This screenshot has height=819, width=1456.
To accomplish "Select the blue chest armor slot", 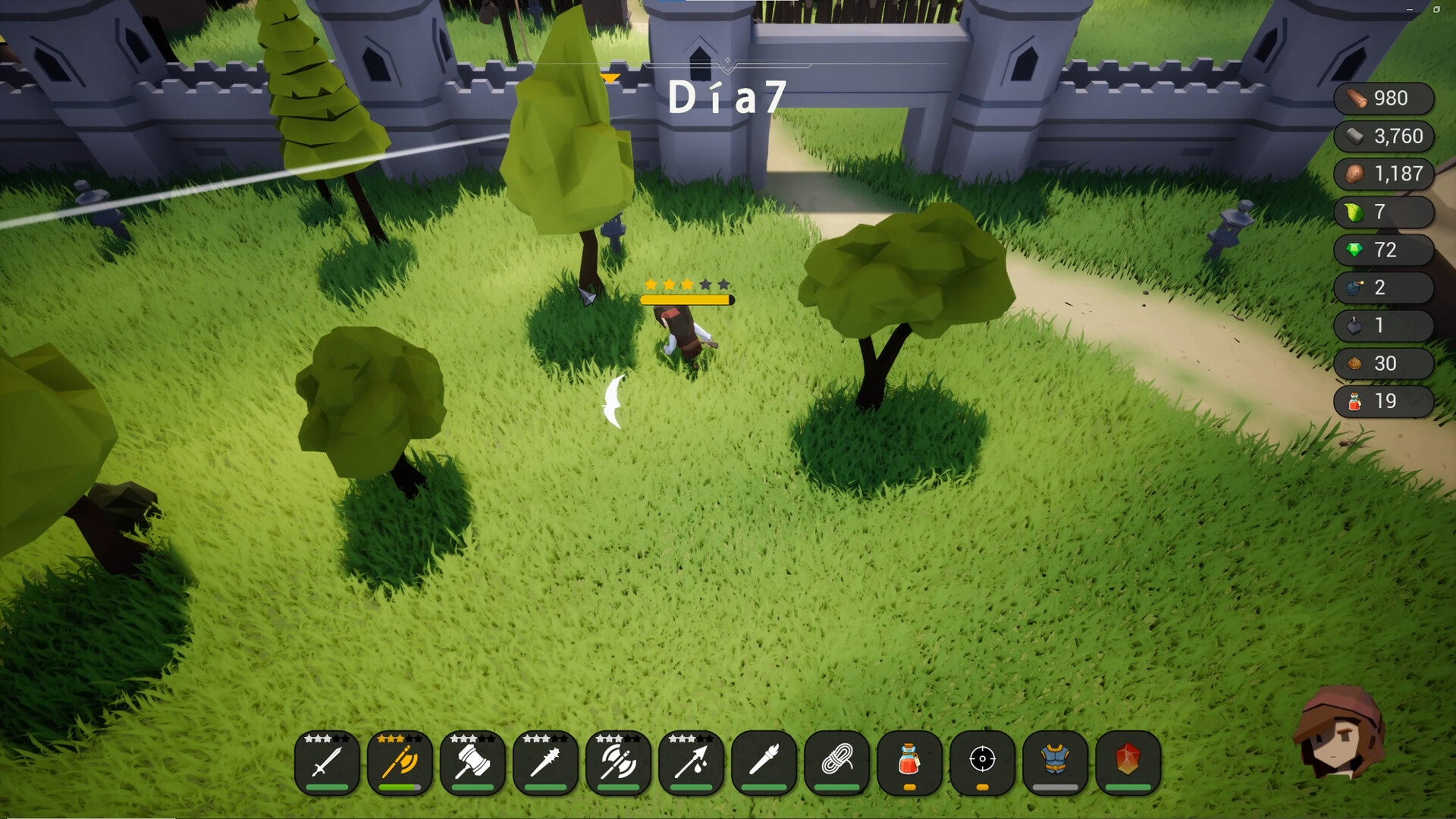I will [x=1055, y=761].
